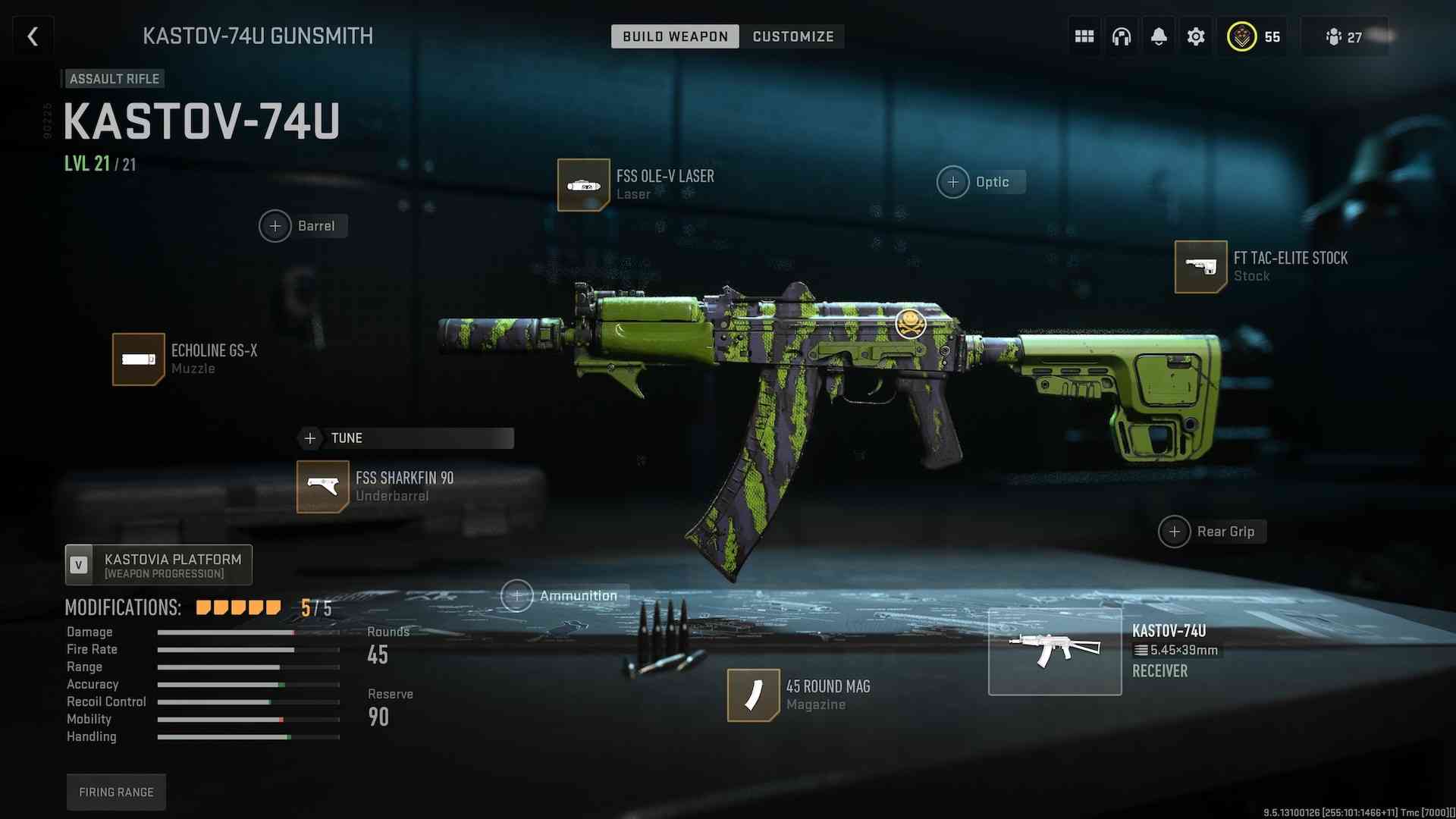Select the Kastov-74U receiver tile

click(1054, 651)
